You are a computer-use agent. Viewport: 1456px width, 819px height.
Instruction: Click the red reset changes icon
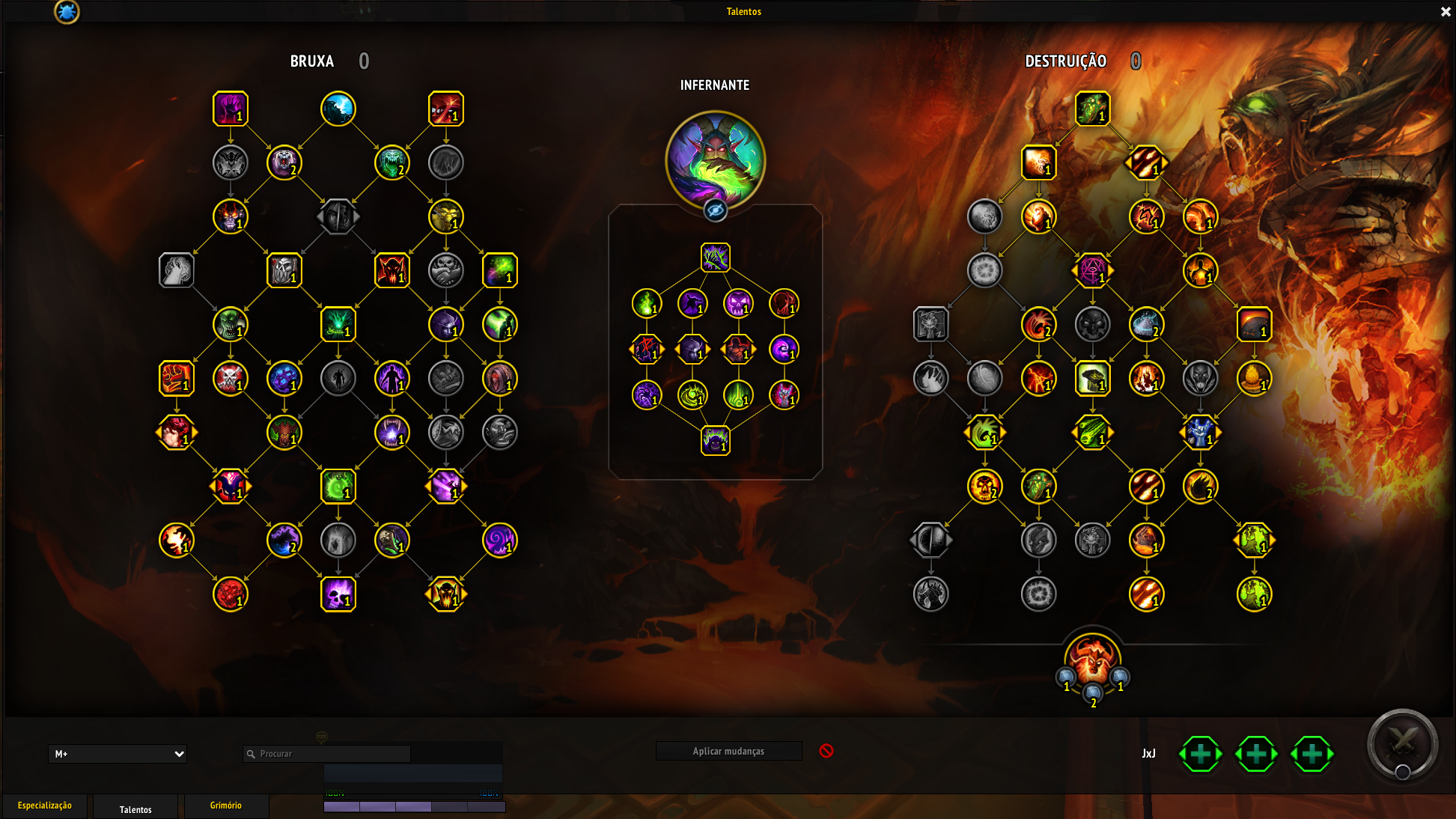(x=826, y=751)
